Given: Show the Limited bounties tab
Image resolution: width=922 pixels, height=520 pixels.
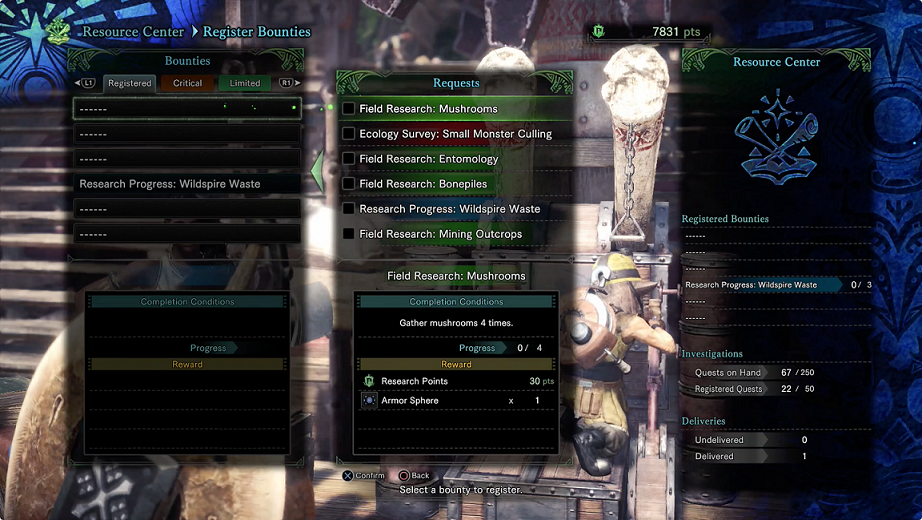Looking at the screenshot, I should 244,84.
